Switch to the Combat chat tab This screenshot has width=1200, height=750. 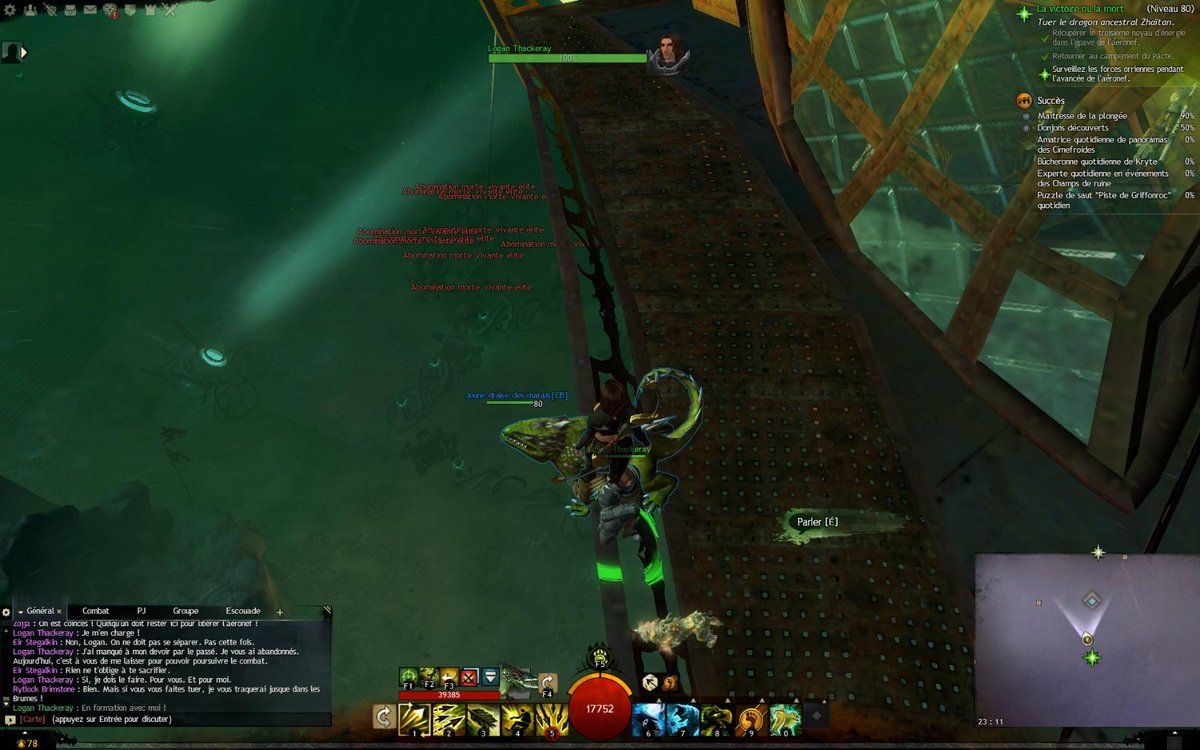(96, 610)
